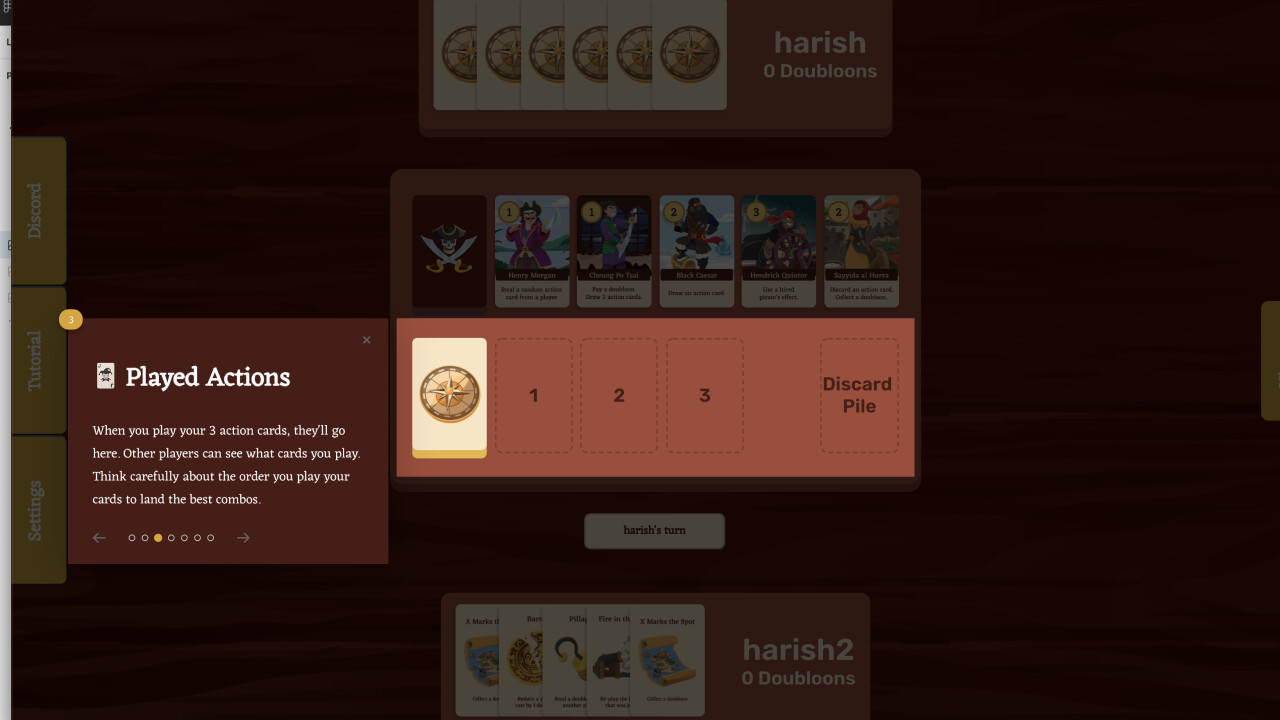
Task: Click the number 3 badge on Tutorial tab
Action: (70, 319)
